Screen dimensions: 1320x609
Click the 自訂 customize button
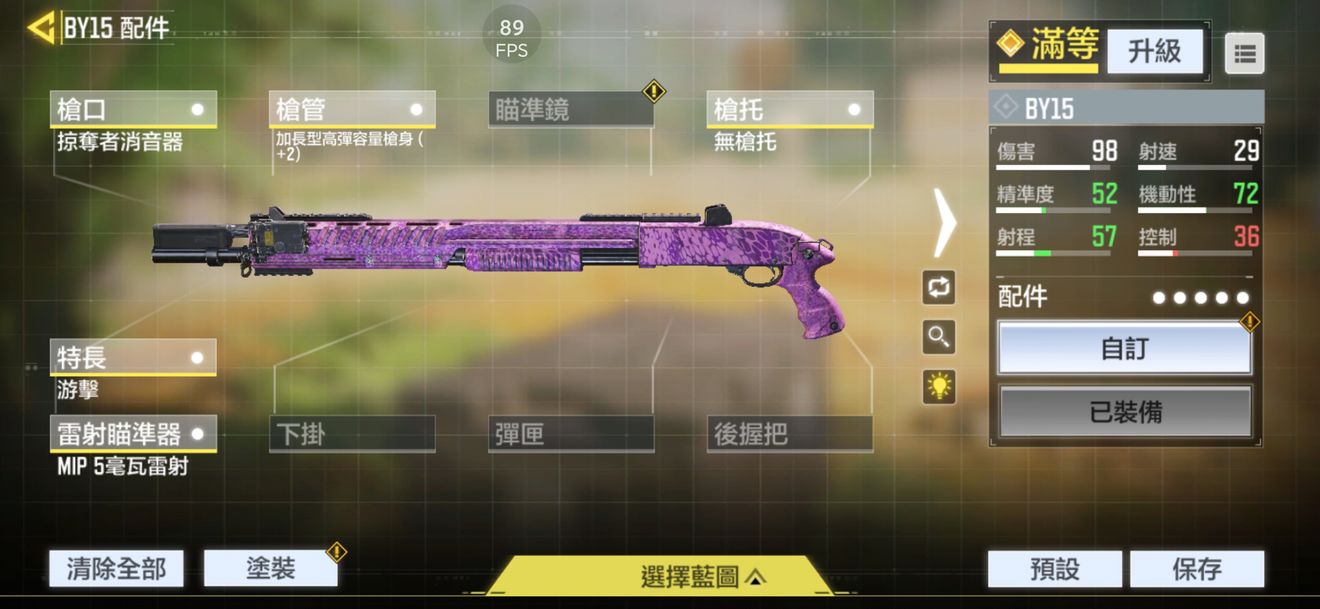click(1124, 348)
